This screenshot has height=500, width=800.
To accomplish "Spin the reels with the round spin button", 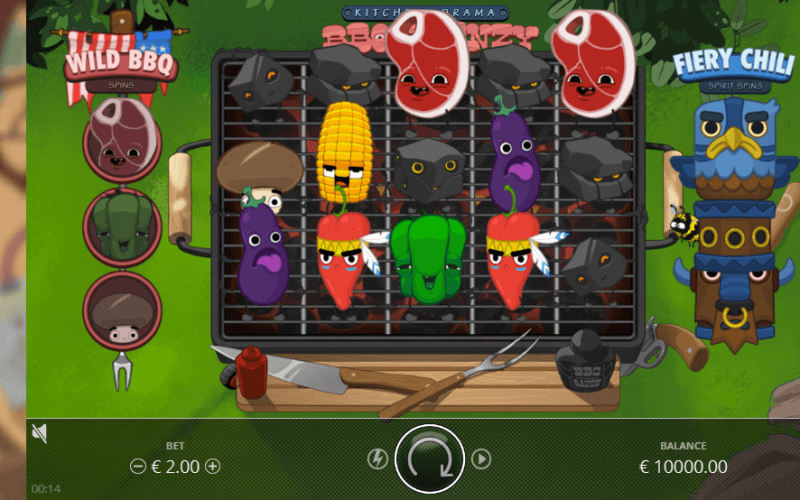I will coord(430,459).
